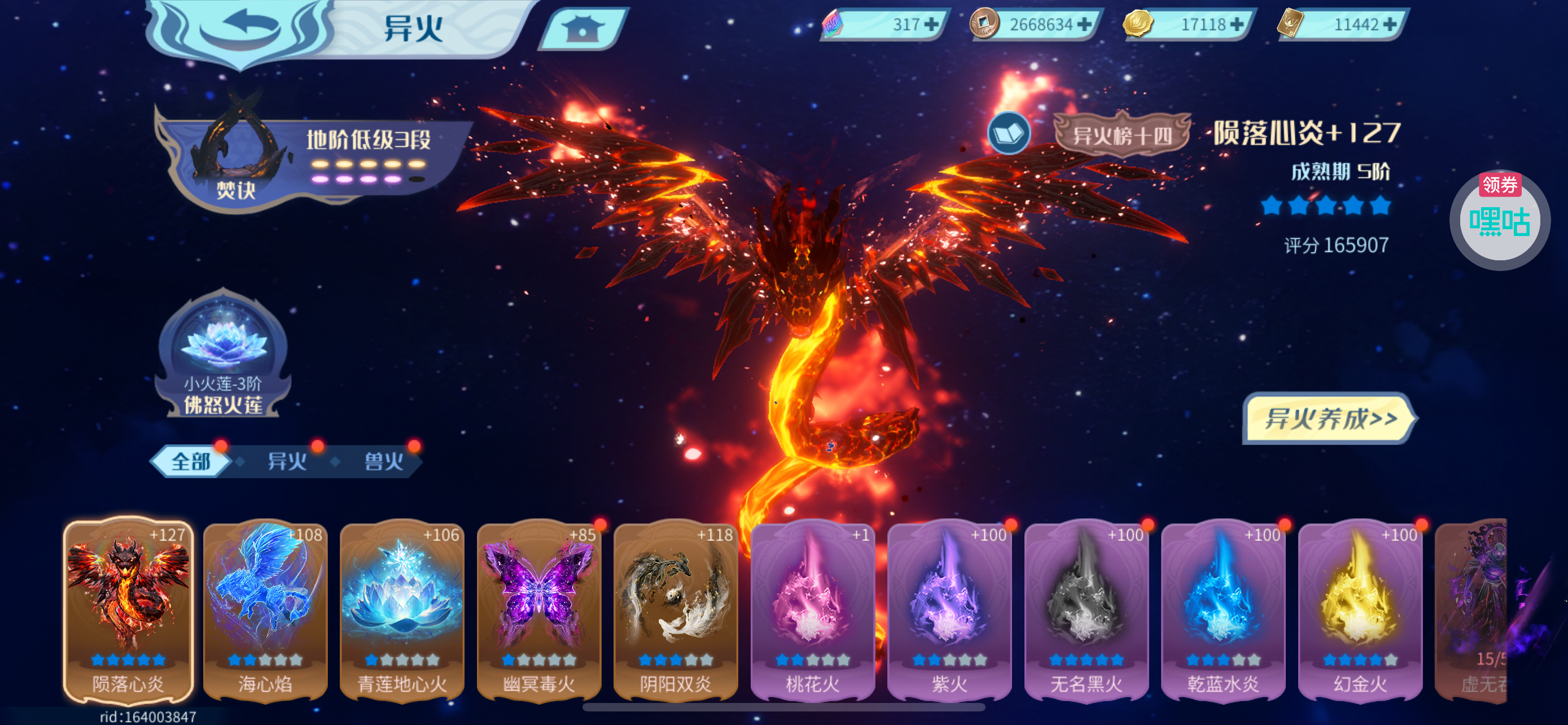This screenshot has height=725, width=1568.
Task: Switch to the 全部 filter tab
Action: (x=191, y=461)
